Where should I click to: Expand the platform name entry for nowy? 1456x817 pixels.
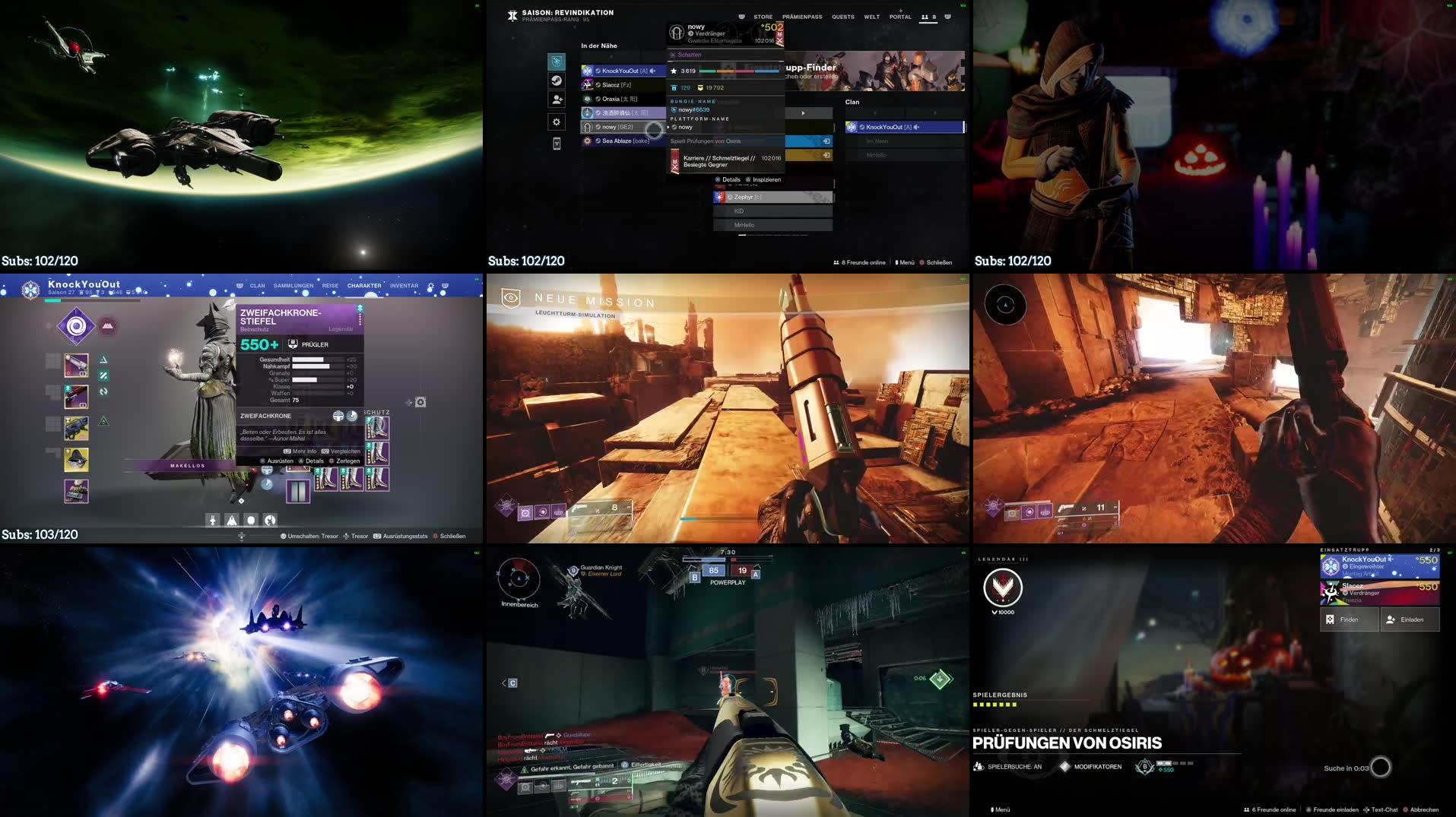click(669, 128)
